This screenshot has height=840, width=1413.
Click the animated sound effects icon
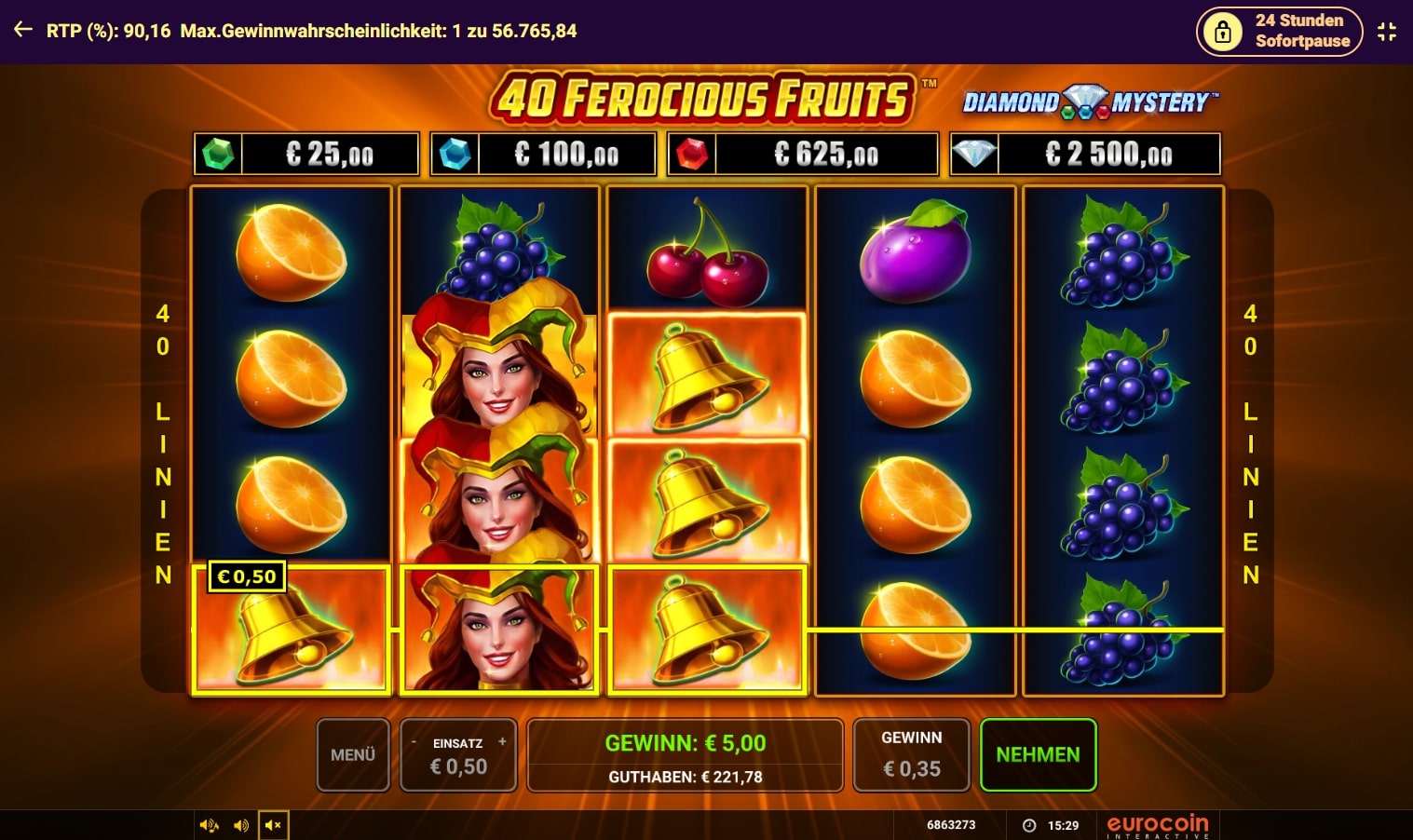point(210,825)
